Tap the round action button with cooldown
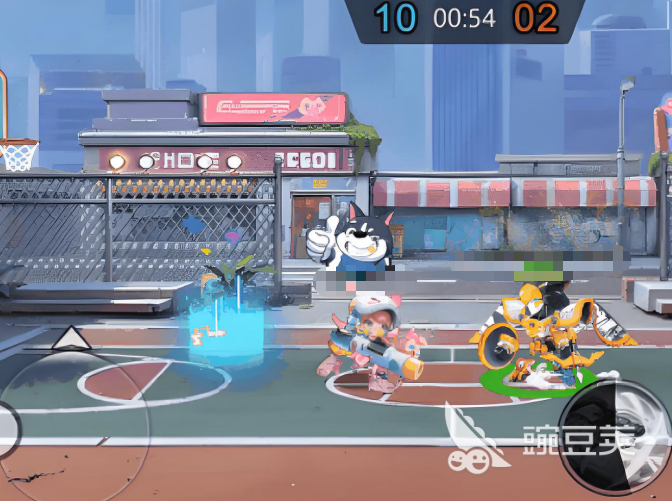Image resolution: width=672 pixels, height=501 pixels. click(612, 438)
